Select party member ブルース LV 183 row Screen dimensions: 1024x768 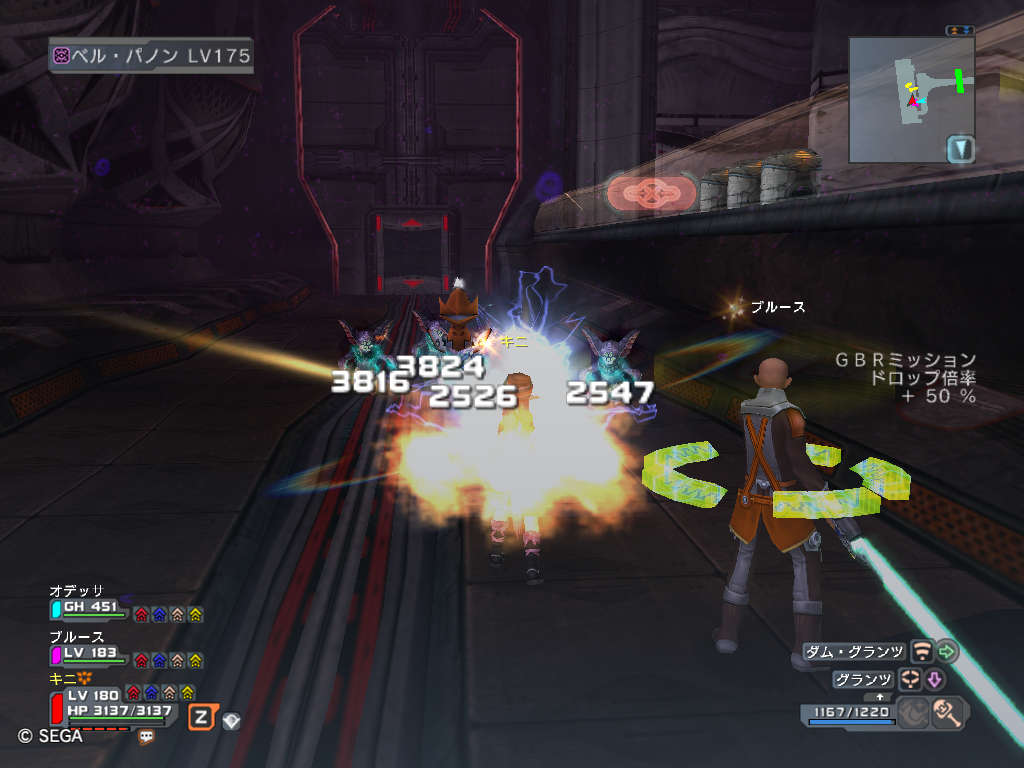click(x=90, y=652)
